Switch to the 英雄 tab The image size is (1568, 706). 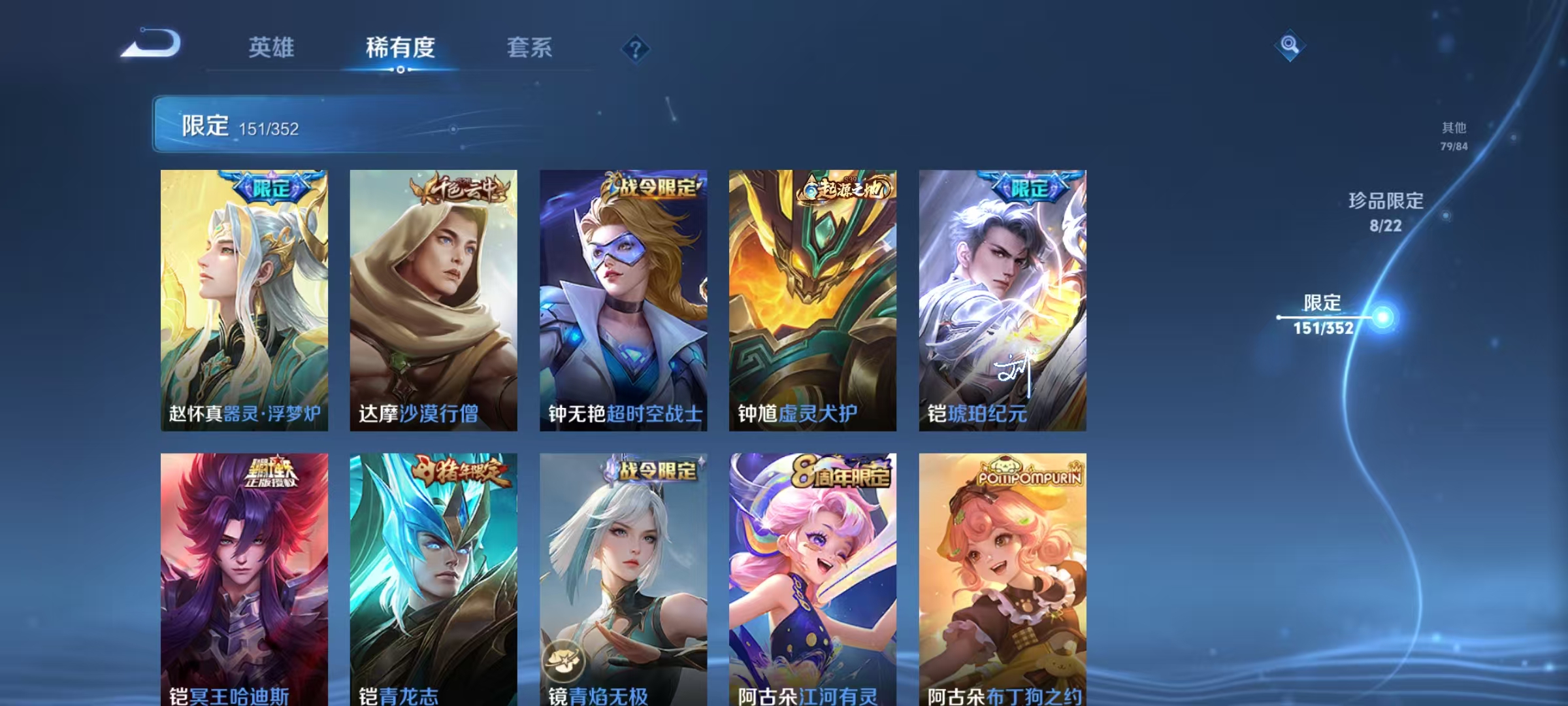[x=272, y=47]
